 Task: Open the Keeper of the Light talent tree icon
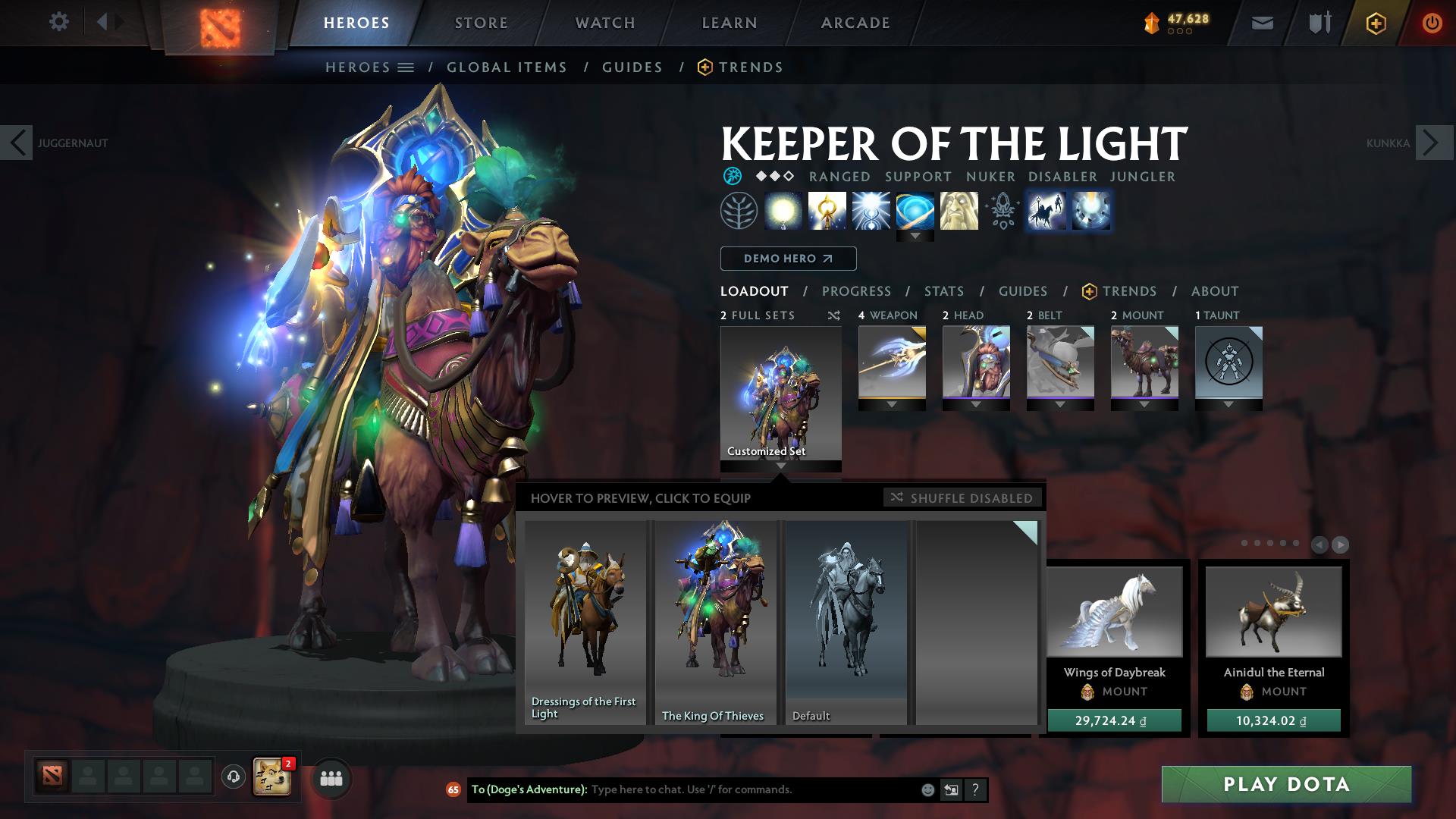point(738,210)
